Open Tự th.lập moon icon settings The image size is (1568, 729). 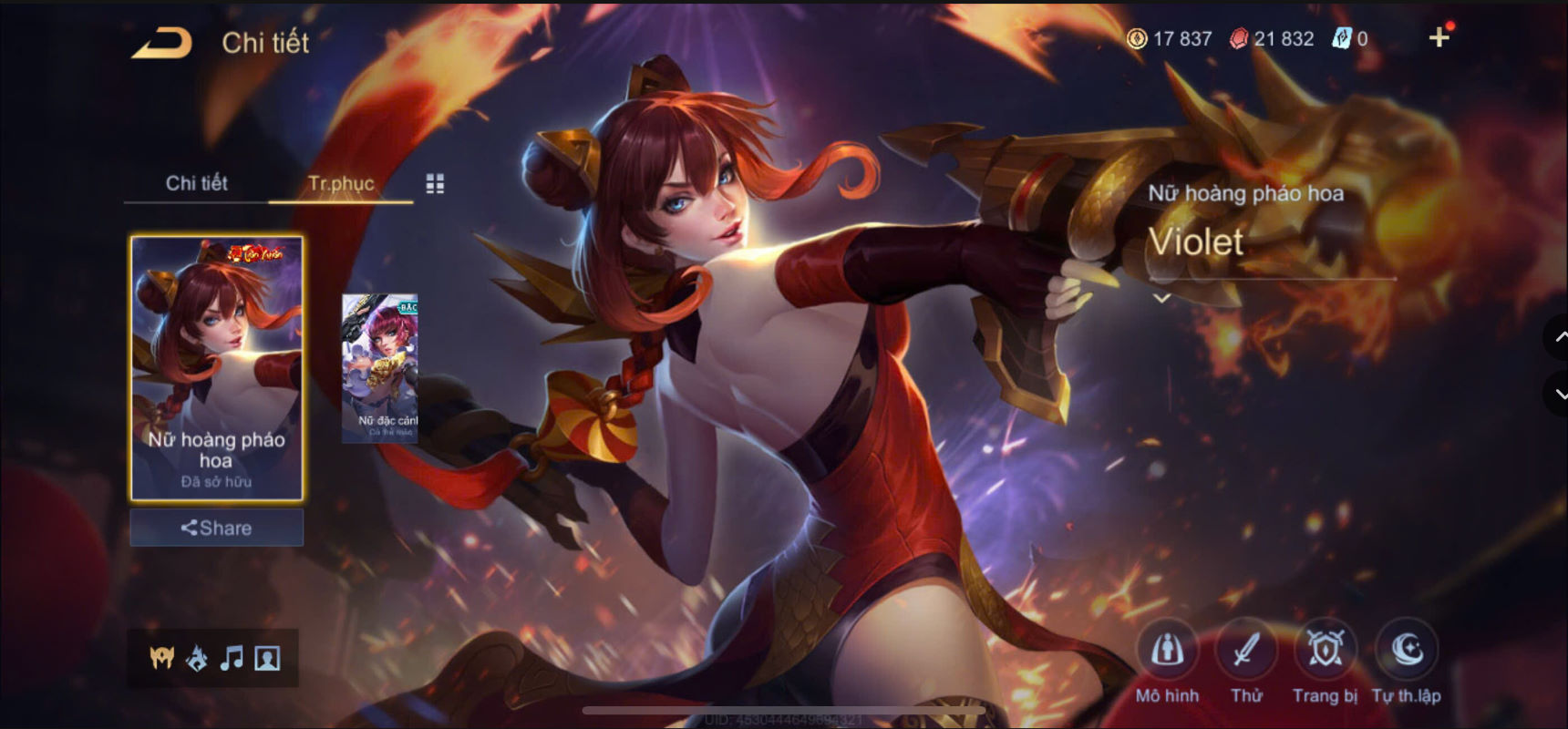pyautogui.click(x=1405, y=649)
